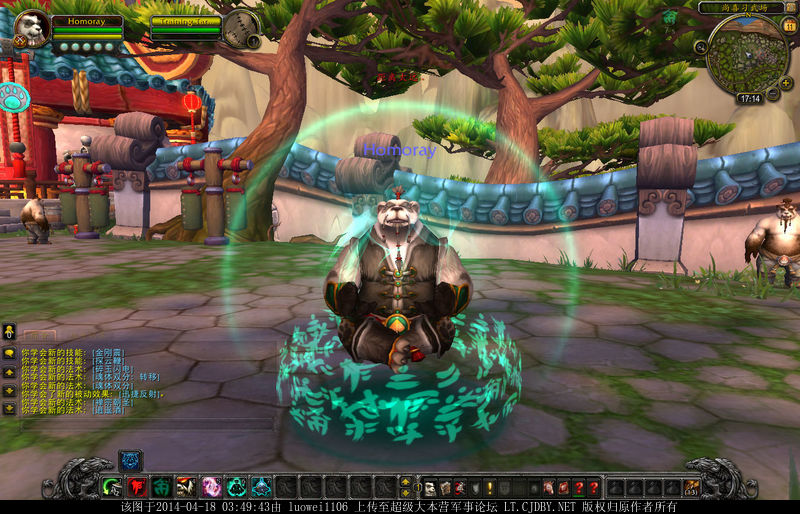Click the teal paw print button

[14, 98]
